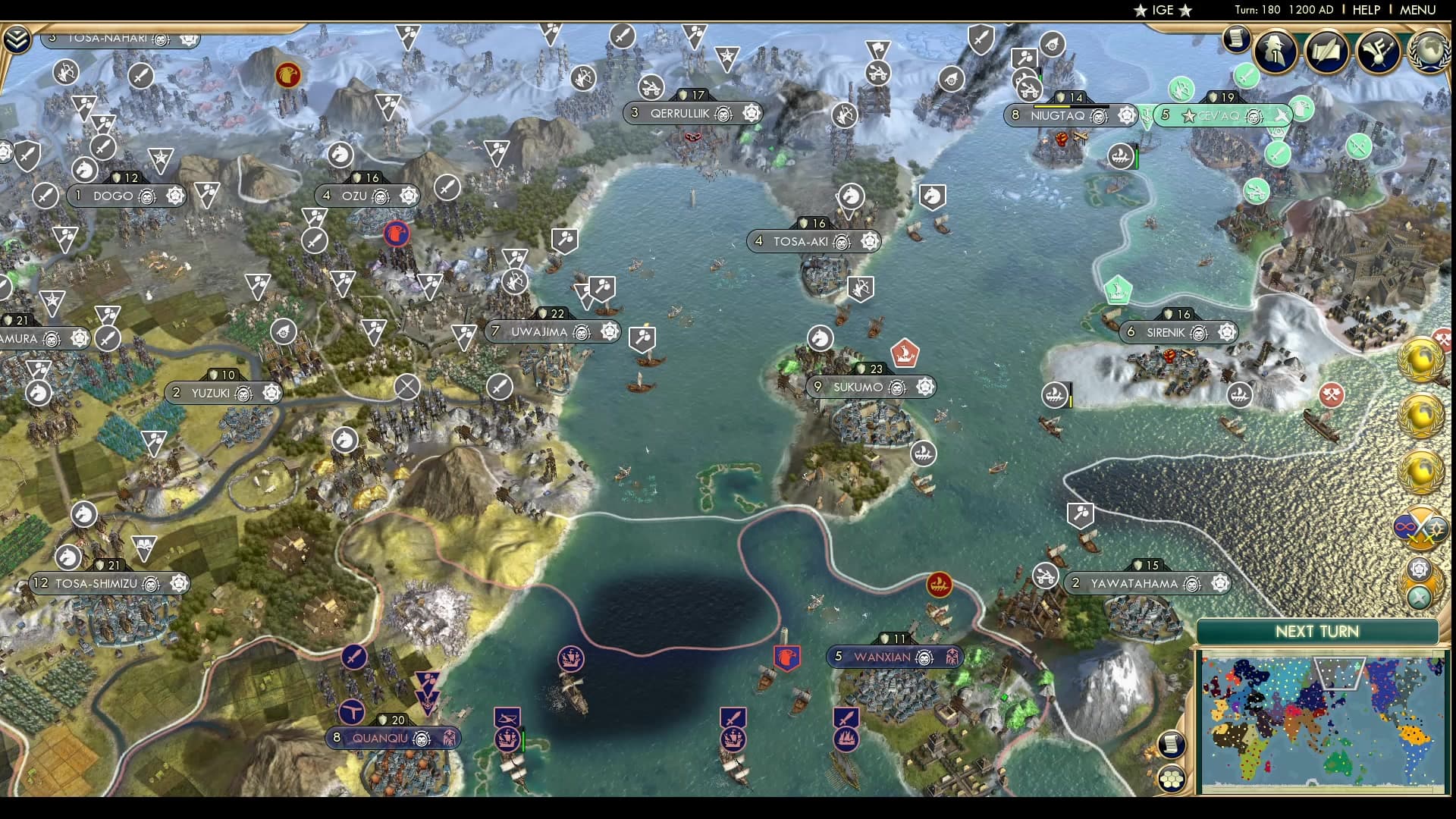Open the notification log scroll icon
The width and height of the screenshot is (1456, 819).
pos(1238,39)
